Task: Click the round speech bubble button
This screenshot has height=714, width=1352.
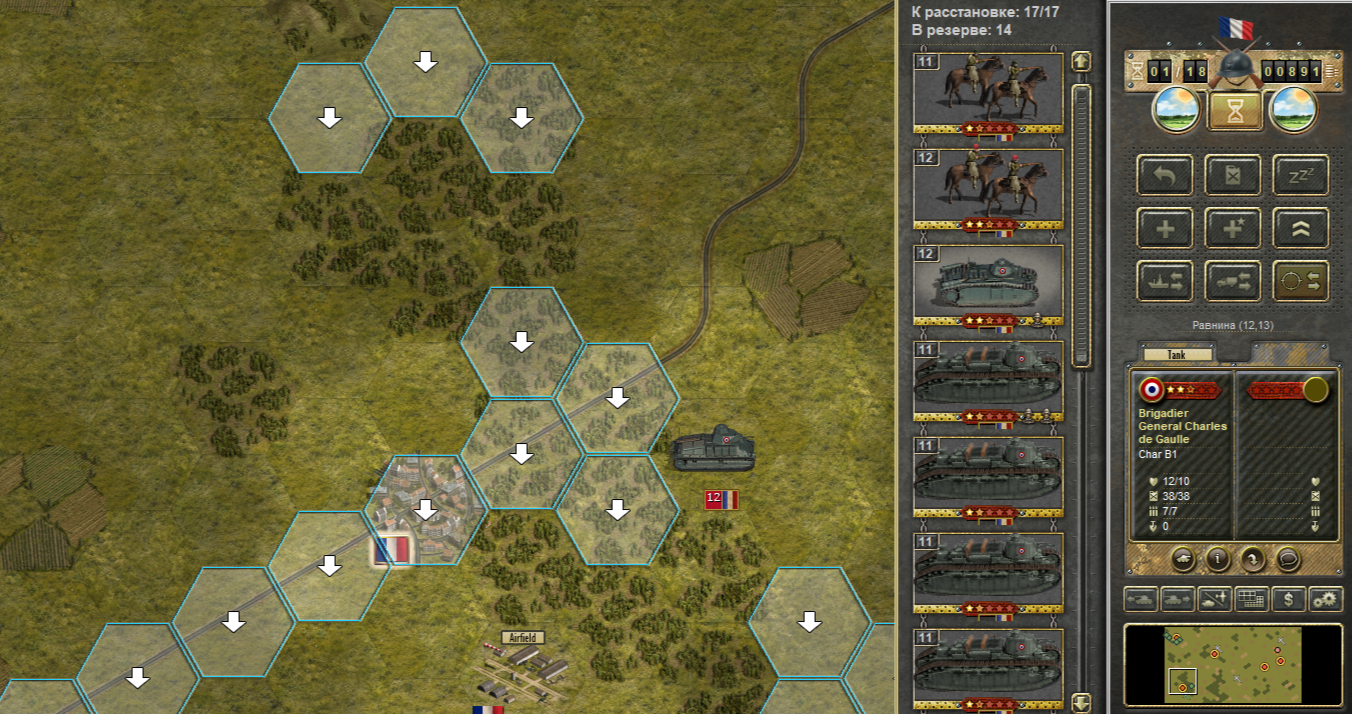Action: point(1288,558)
